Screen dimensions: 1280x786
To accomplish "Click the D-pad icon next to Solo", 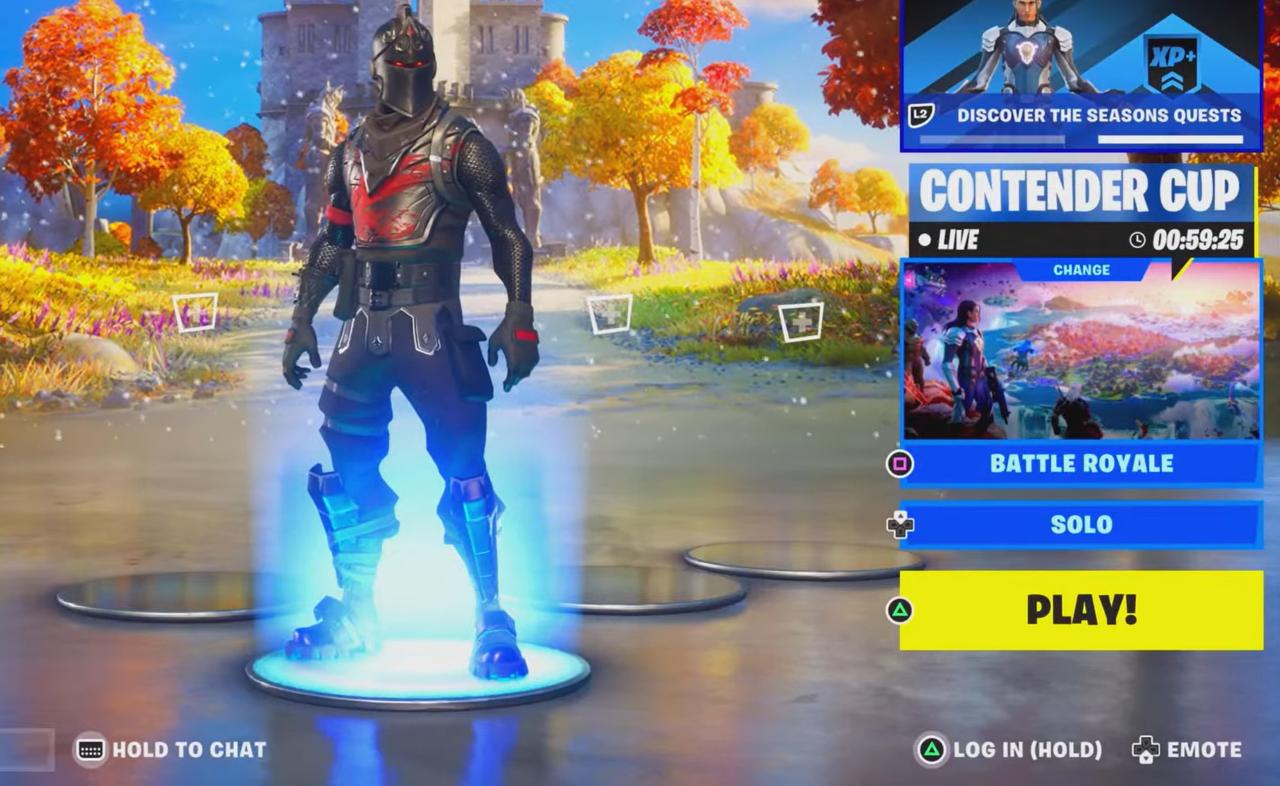I will 899,524.
